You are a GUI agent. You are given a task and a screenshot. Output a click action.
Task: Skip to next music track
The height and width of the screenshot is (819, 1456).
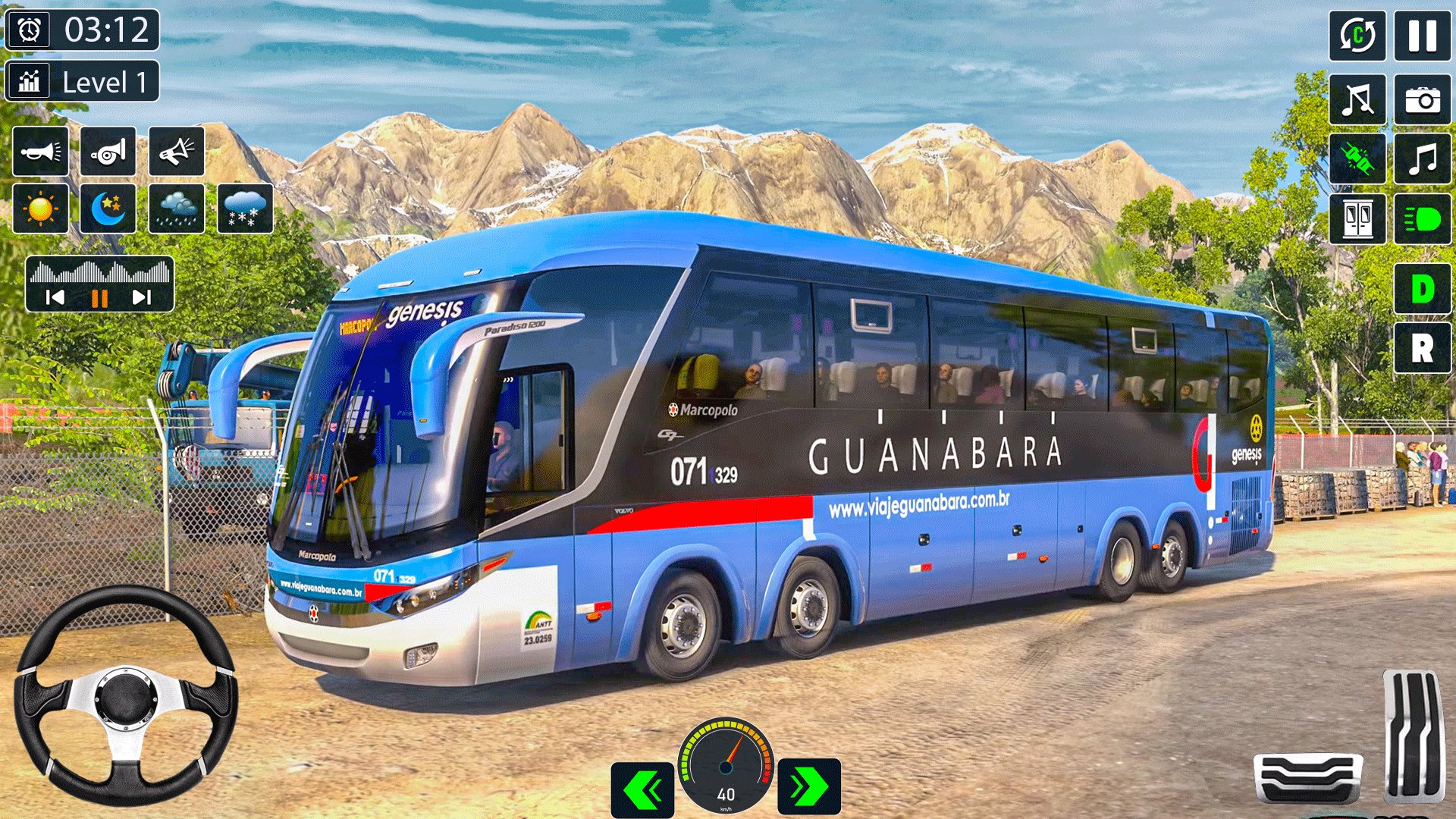[x=142, y=297]
